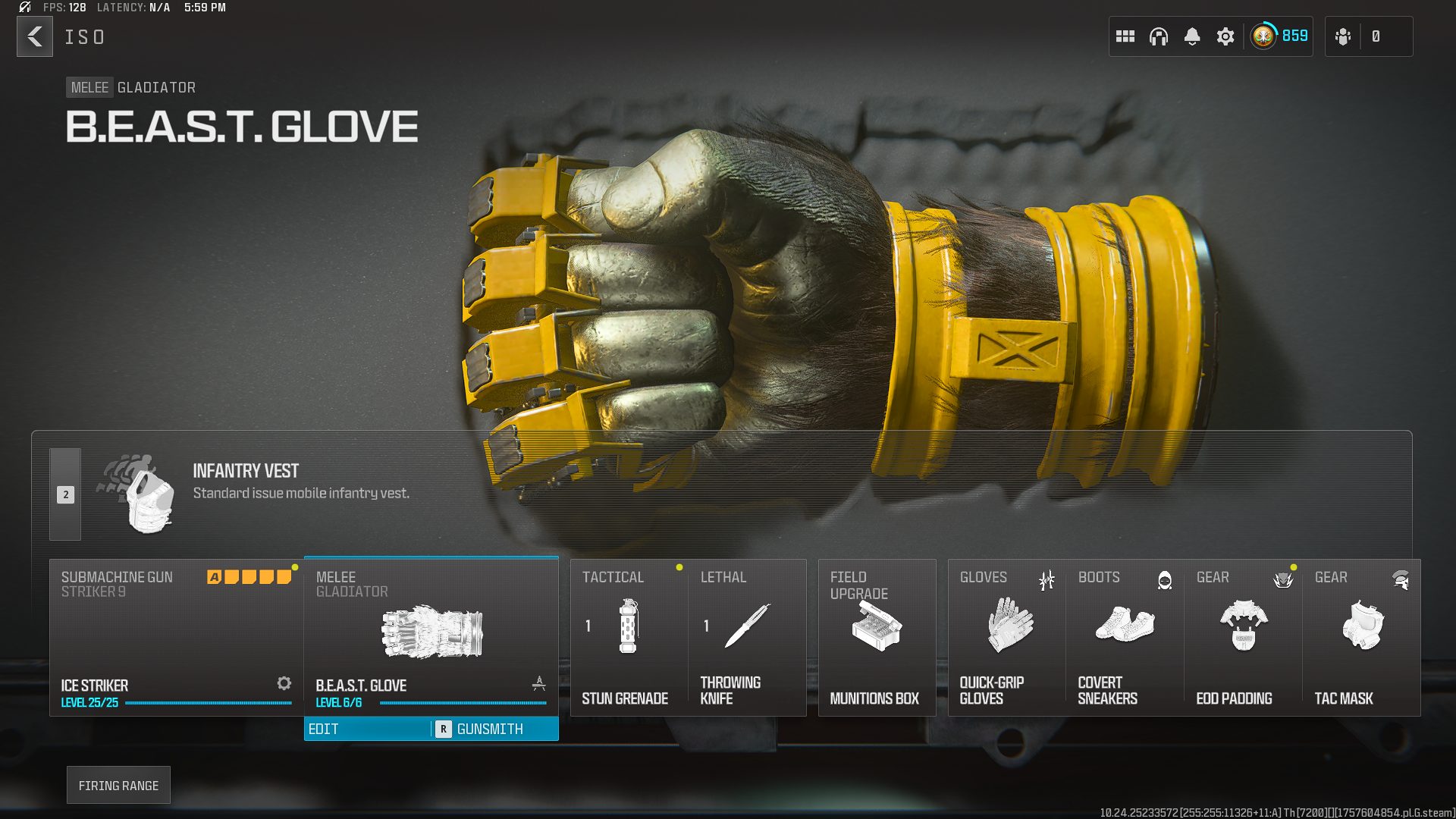Open the headset voice channel icon
The width and height of the screenshot is (1456, 819).
coord(1159,36)
